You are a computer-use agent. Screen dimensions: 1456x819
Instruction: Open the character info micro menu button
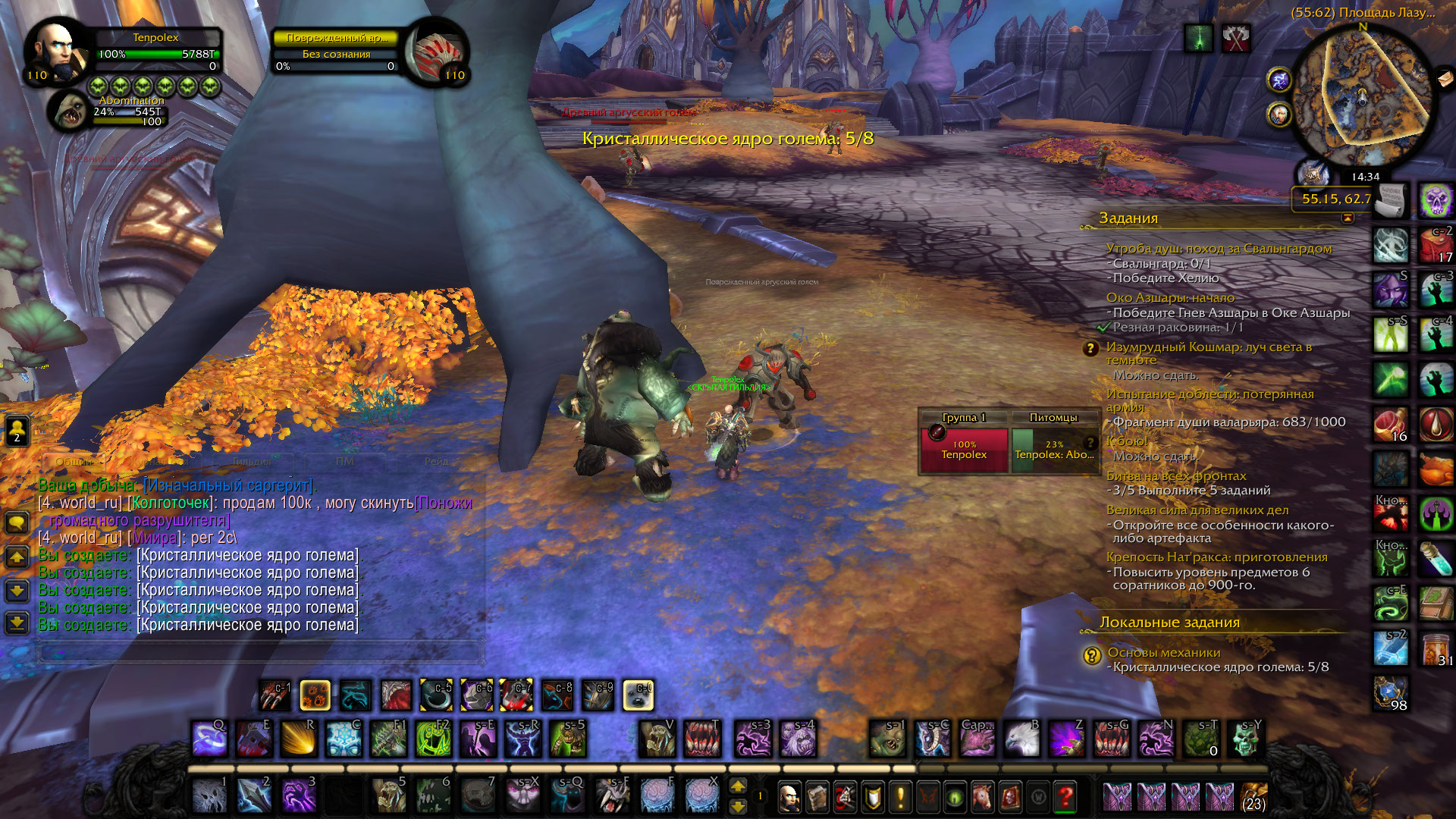pyautogui.click(x=789, y=797)
